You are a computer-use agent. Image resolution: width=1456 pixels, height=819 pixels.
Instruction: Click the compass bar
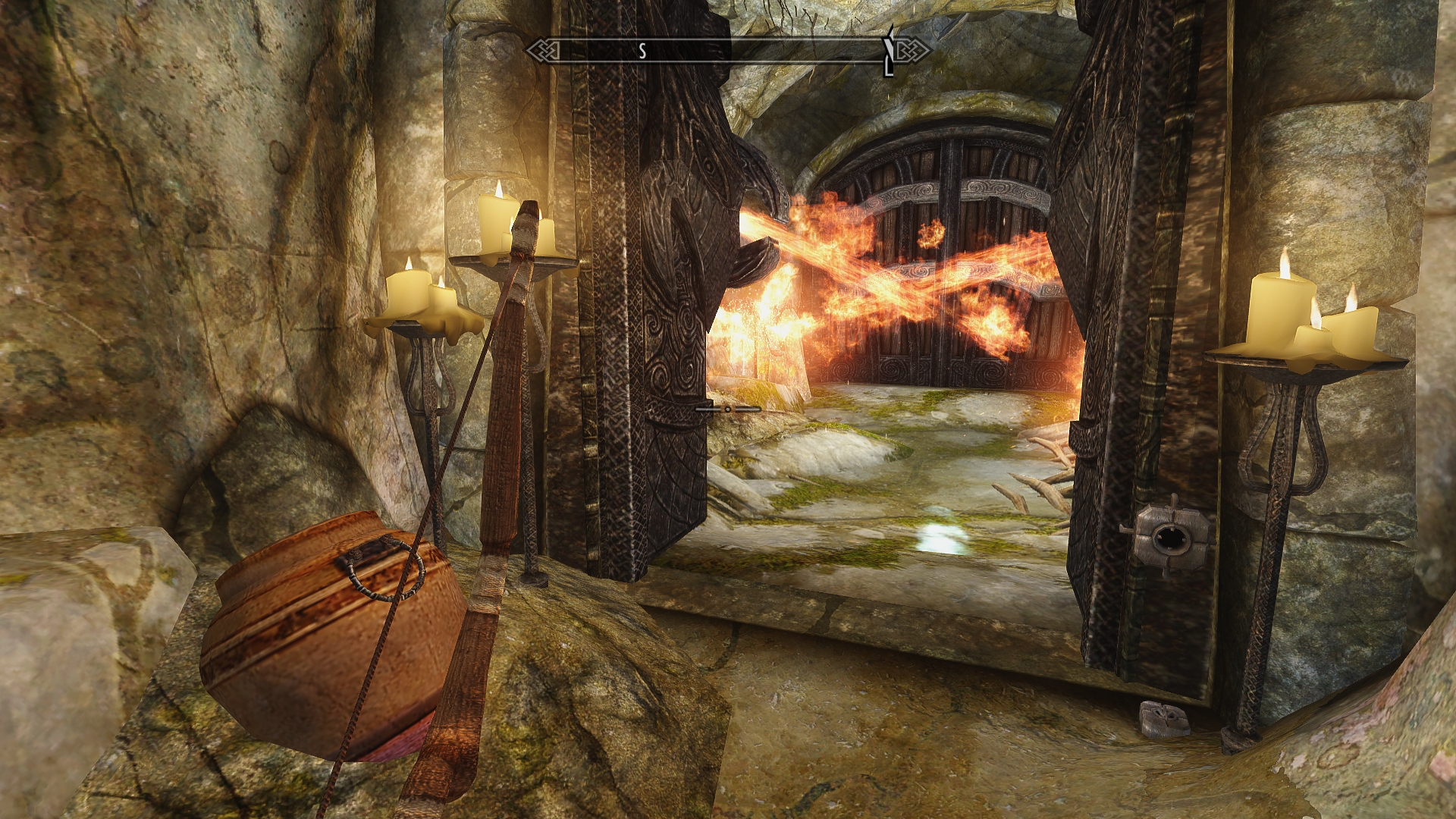click(x=728, y=51)
